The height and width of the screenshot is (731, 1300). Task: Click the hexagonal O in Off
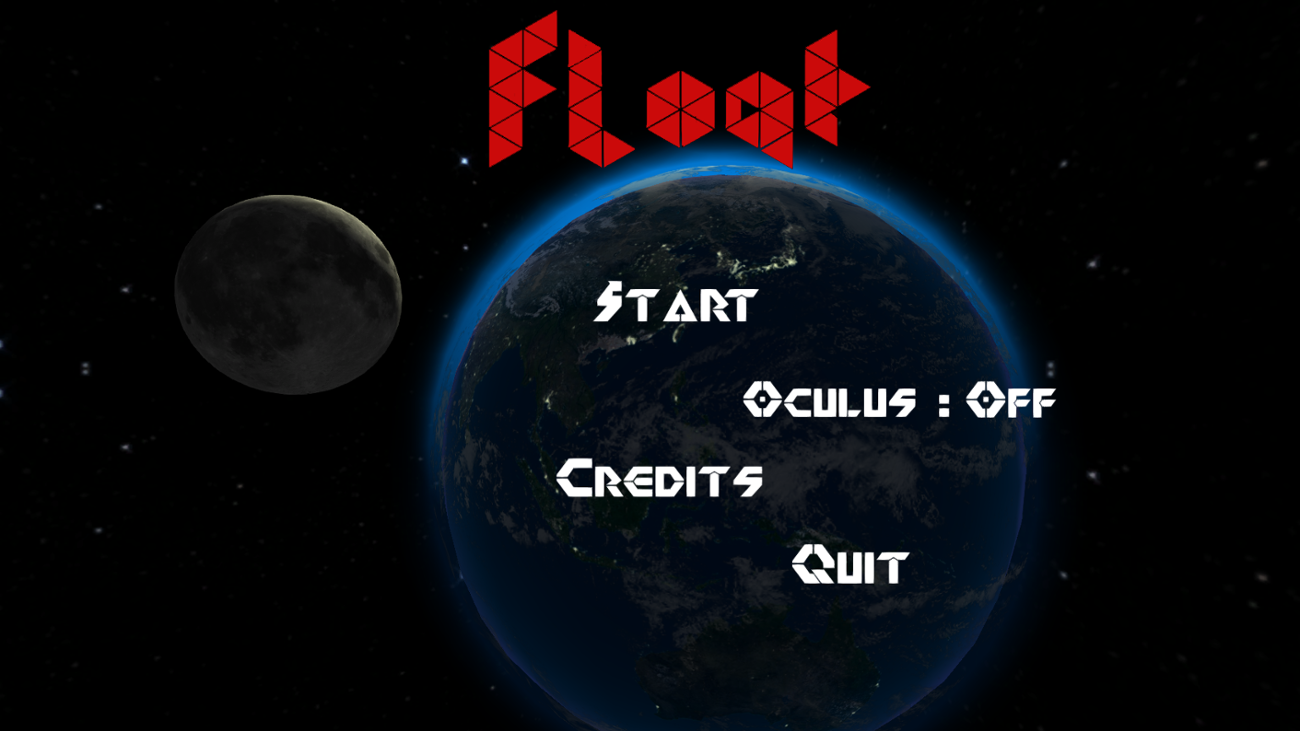(x=984, y=398)
